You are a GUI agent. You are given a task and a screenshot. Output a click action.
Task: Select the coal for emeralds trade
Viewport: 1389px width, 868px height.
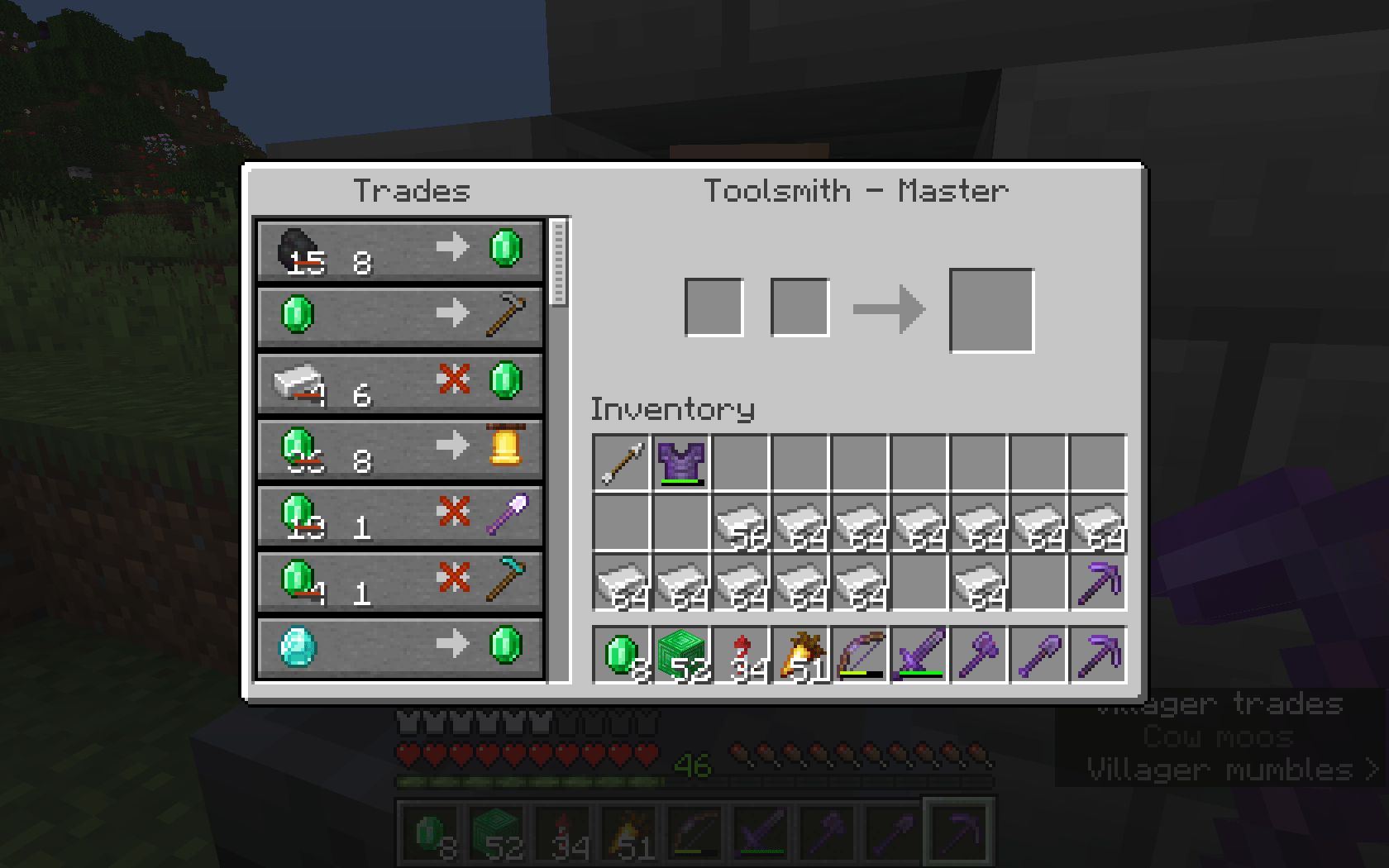coord(400,252)
